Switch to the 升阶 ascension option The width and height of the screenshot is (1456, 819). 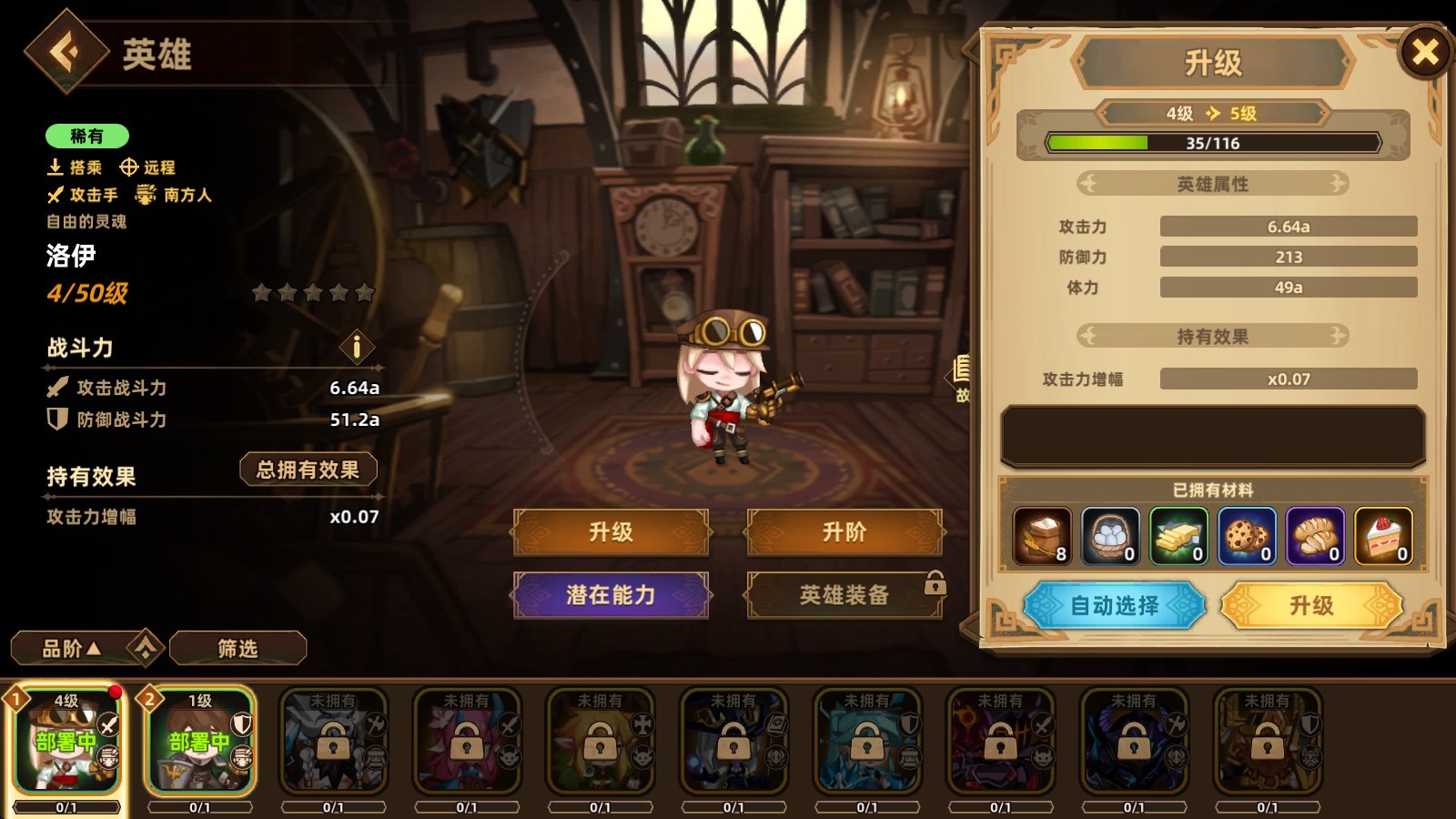tap(844, 532)
